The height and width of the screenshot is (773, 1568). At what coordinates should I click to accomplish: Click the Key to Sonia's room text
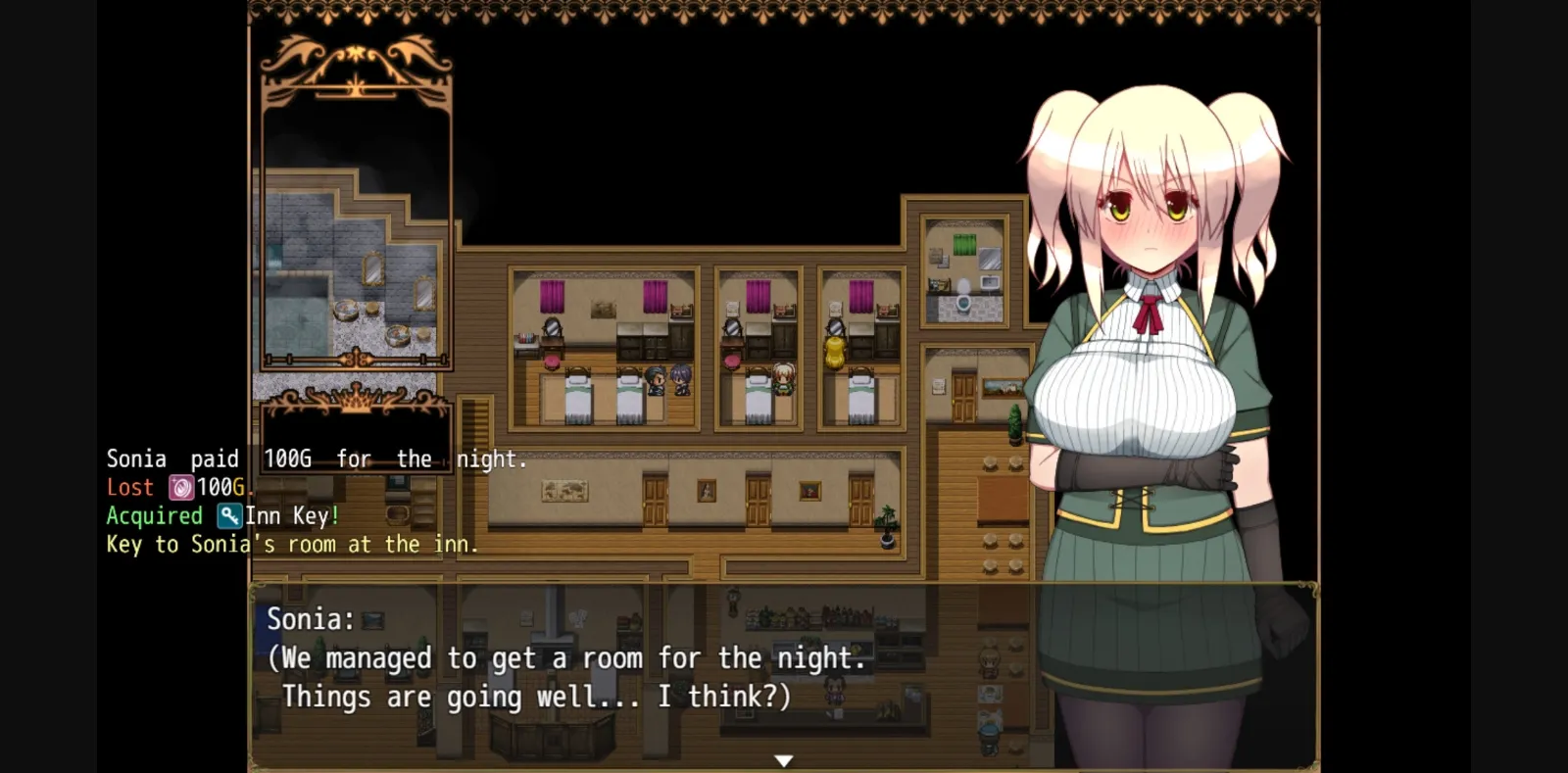point(291,545)
